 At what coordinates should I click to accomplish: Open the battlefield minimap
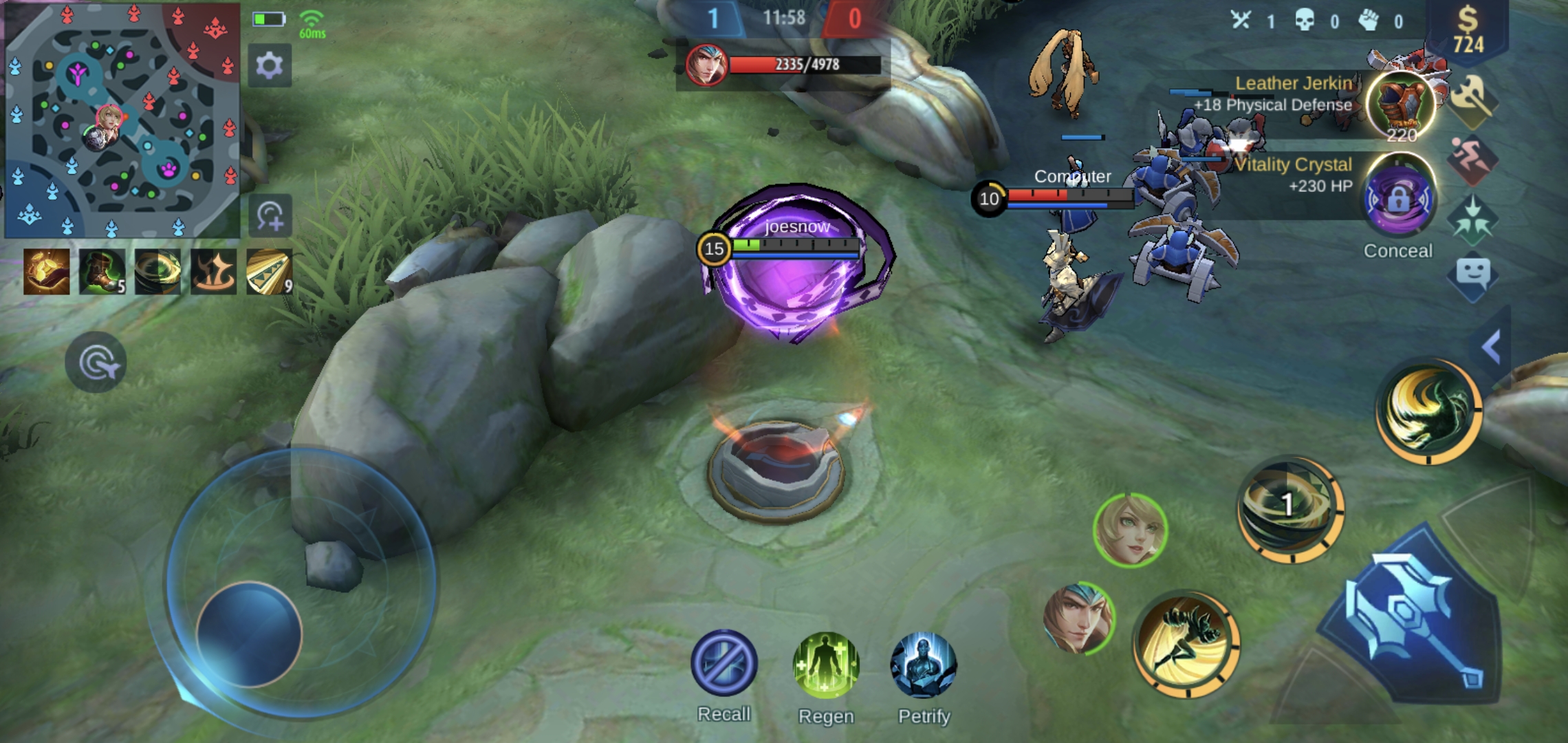(122, 120)
